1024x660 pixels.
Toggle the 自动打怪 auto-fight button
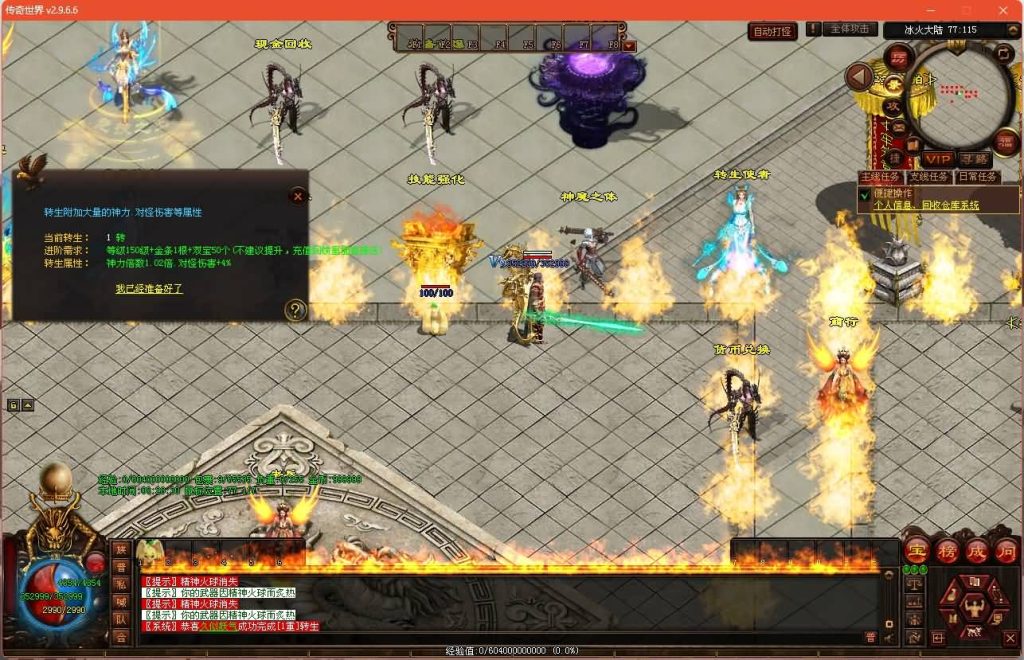pos(772,32)
